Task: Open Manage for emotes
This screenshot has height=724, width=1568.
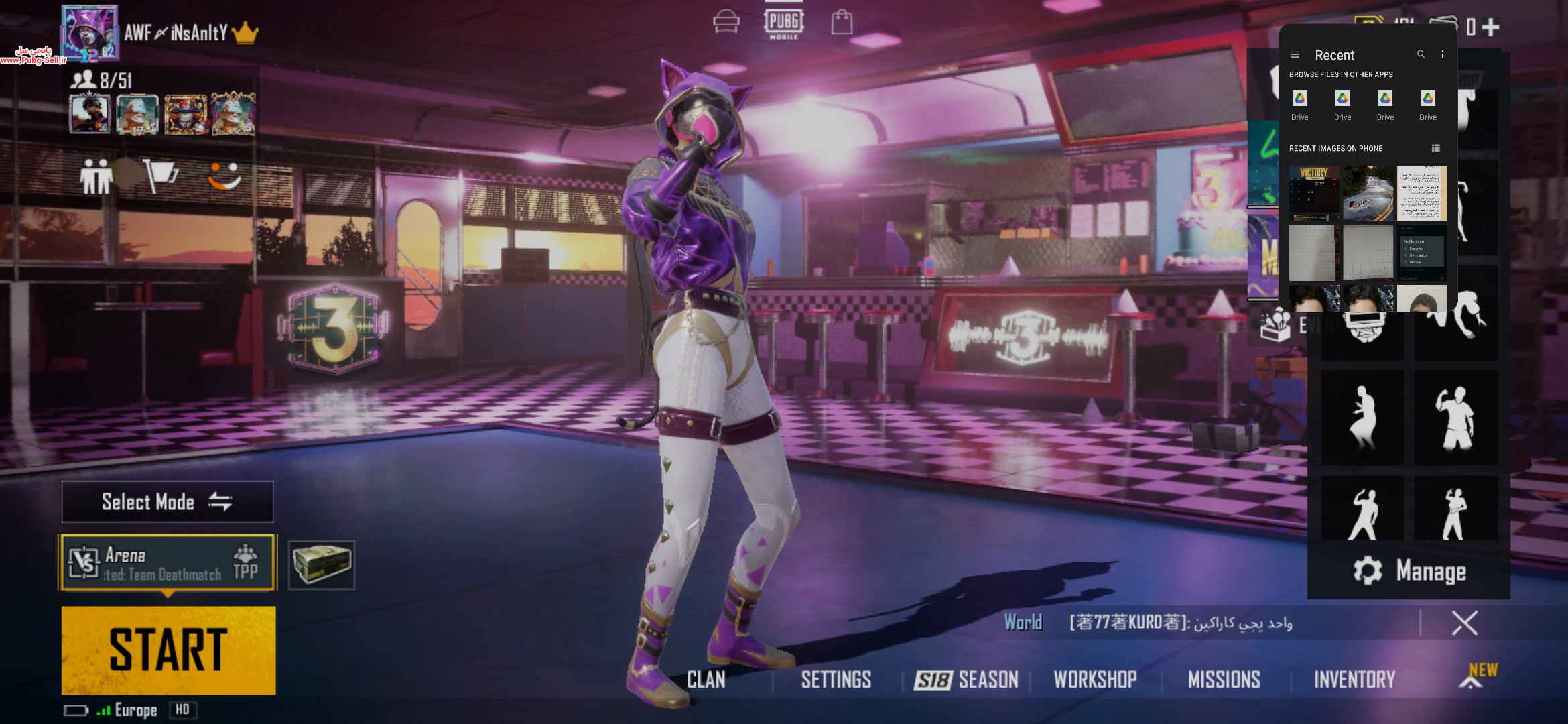Action: point(1409,571)
